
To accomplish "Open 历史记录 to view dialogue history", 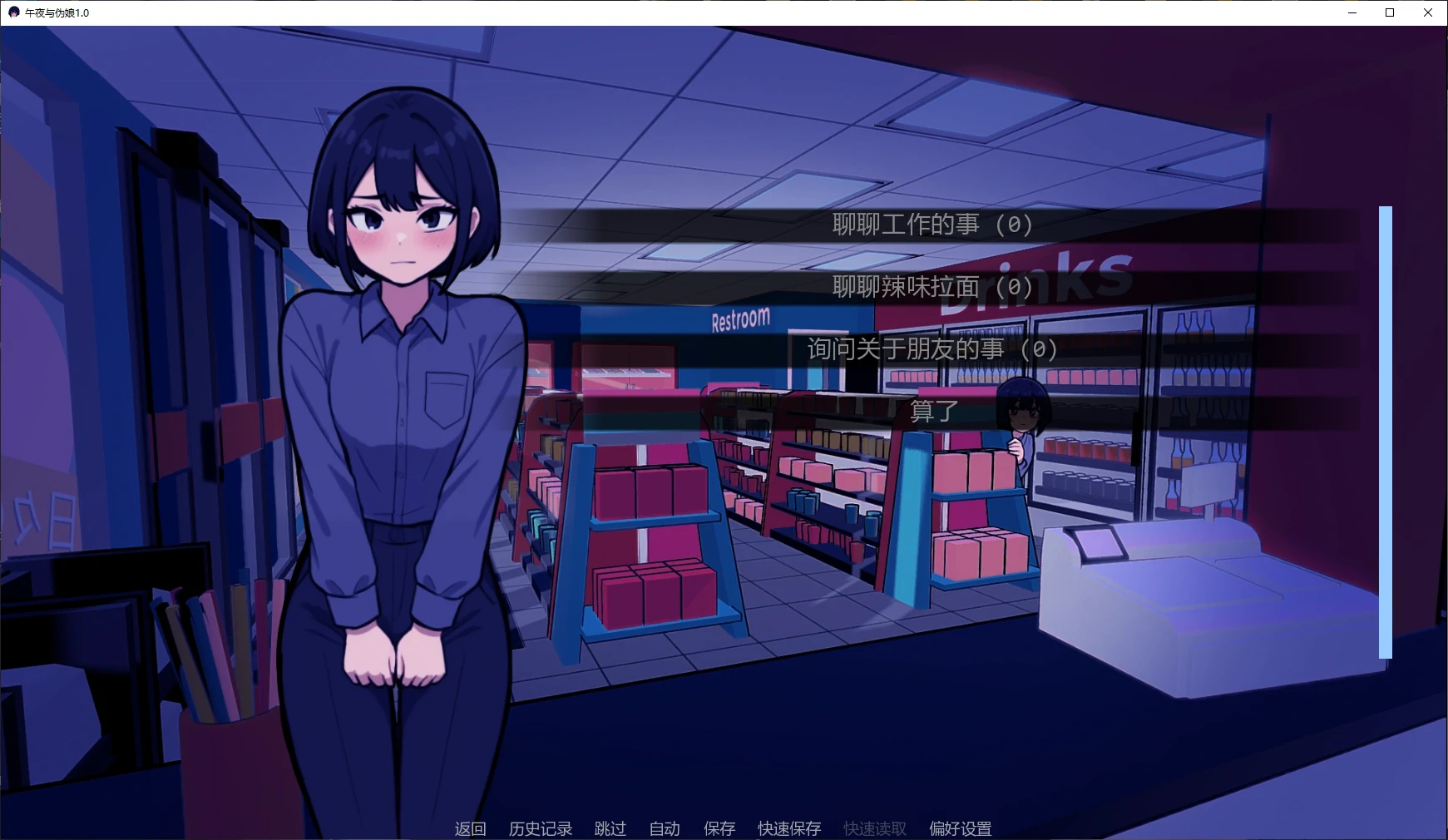I will (541, 828).
